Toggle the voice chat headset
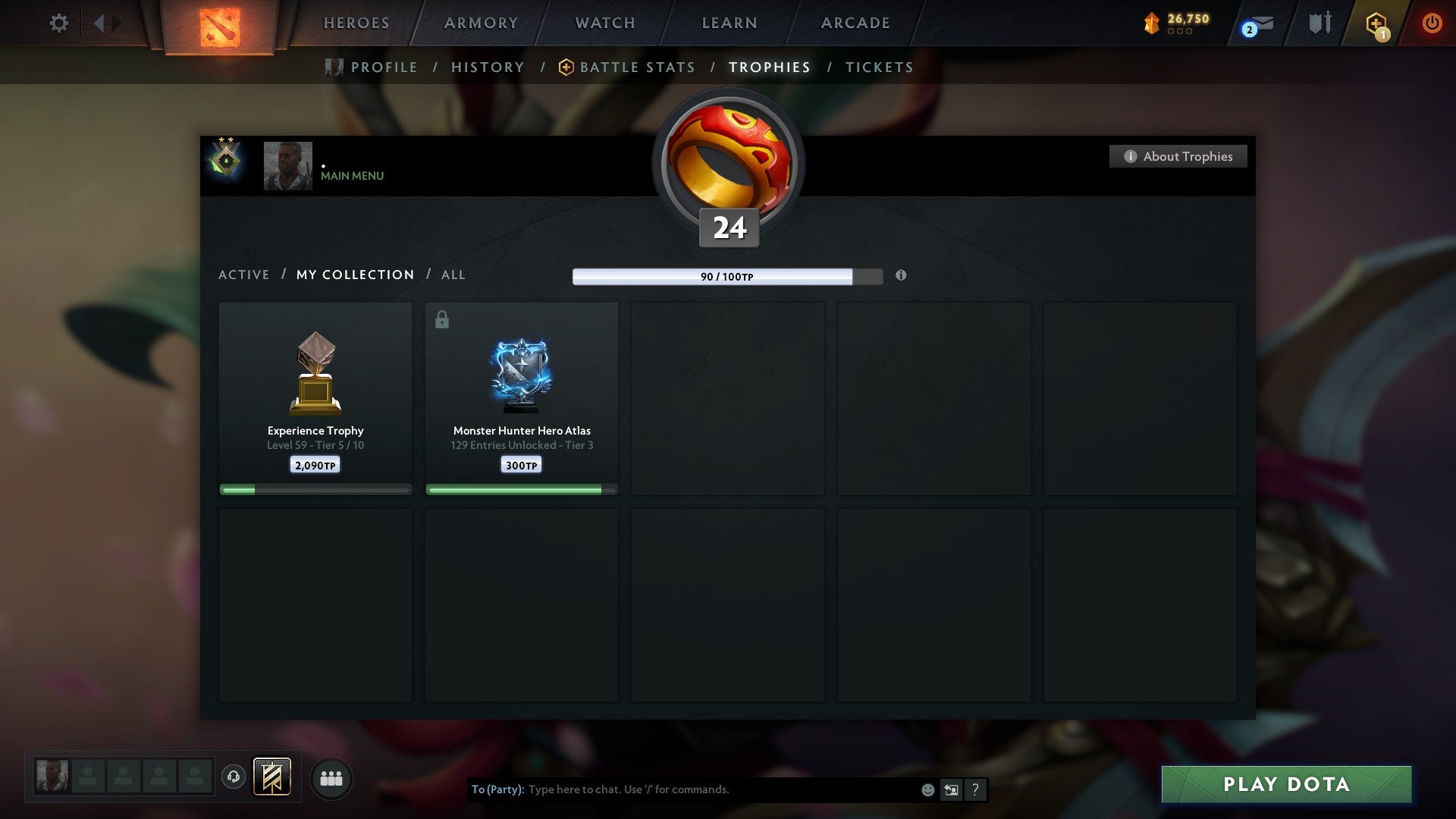The width and height of the screenshot is (1456, 819). [x=234, y=777]
